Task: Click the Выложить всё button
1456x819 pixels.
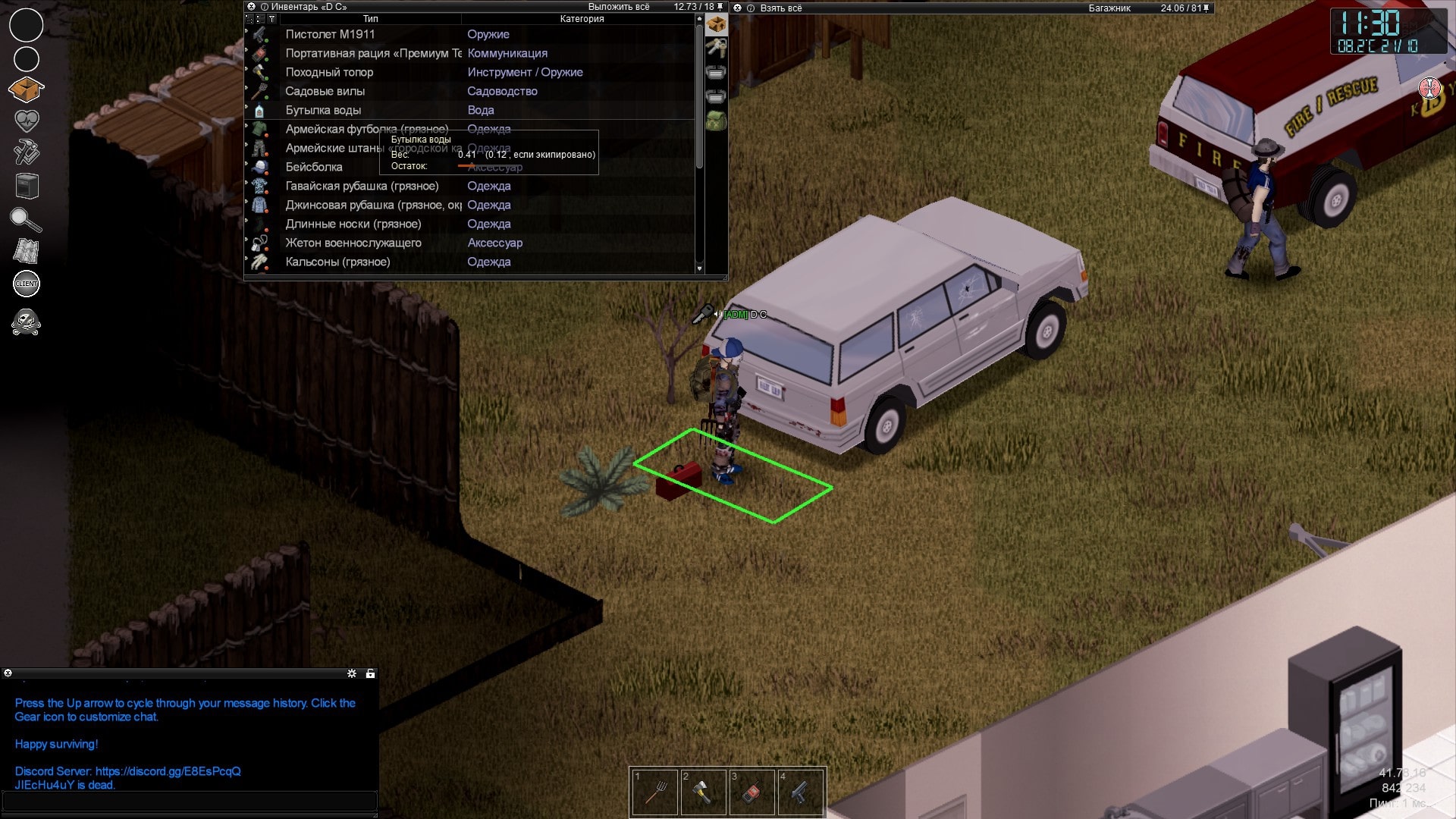Action: 618,7
